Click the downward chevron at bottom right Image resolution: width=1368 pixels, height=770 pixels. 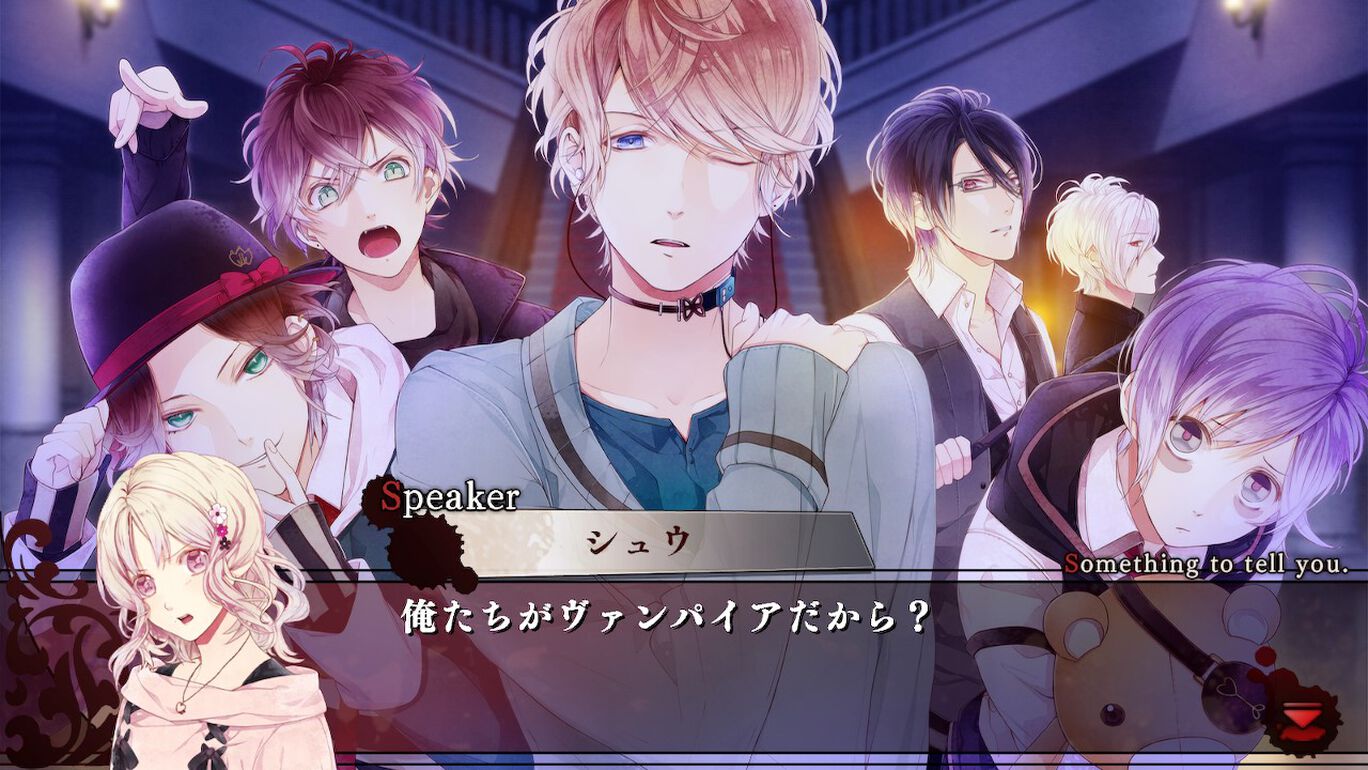coord(1302,715)
